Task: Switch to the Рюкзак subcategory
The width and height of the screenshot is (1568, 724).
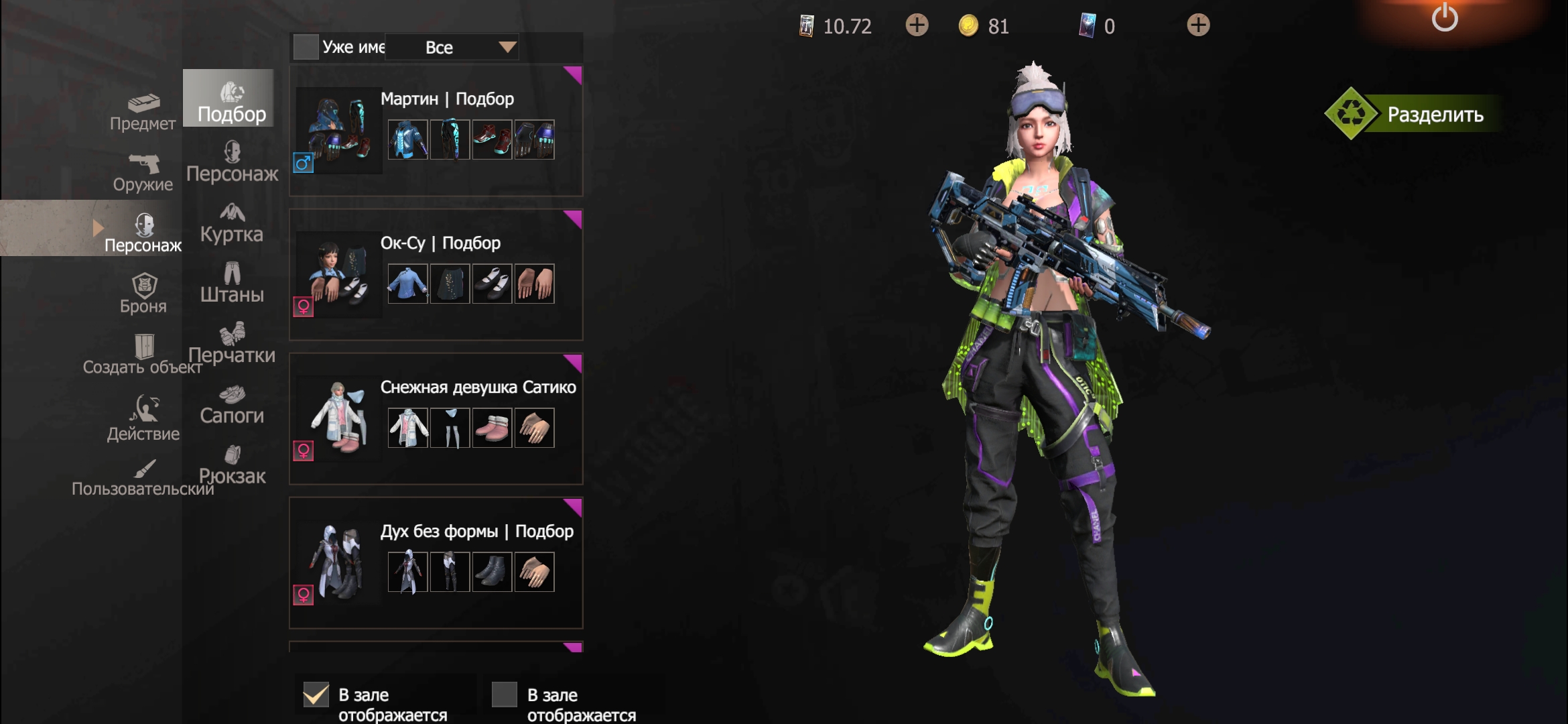Action: tap(232, 465)
